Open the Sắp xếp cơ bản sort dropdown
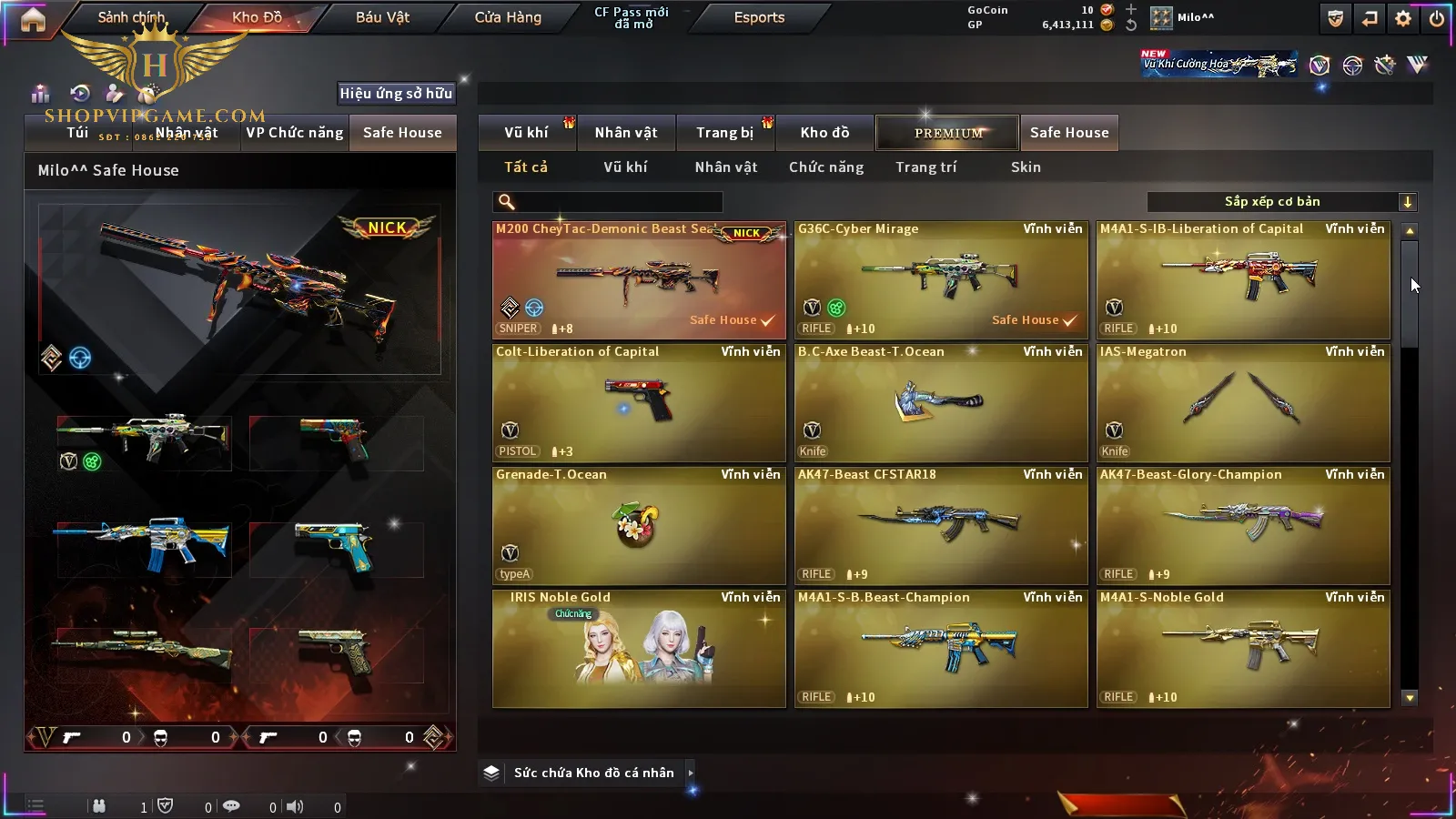Viewport: 1456px width, 819px height. click(1281, 202)
